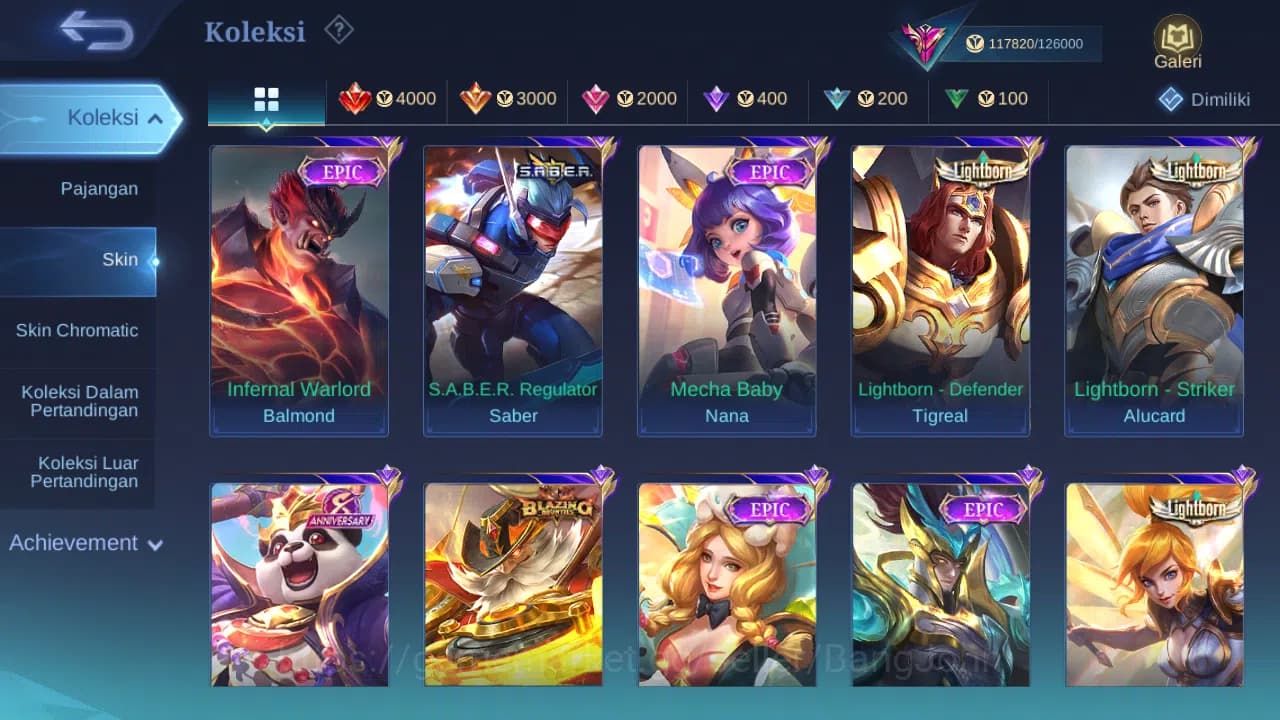Select the grid all-skins filter icon
Screen dimensions: 1280x720
click(x=265, y=99)
